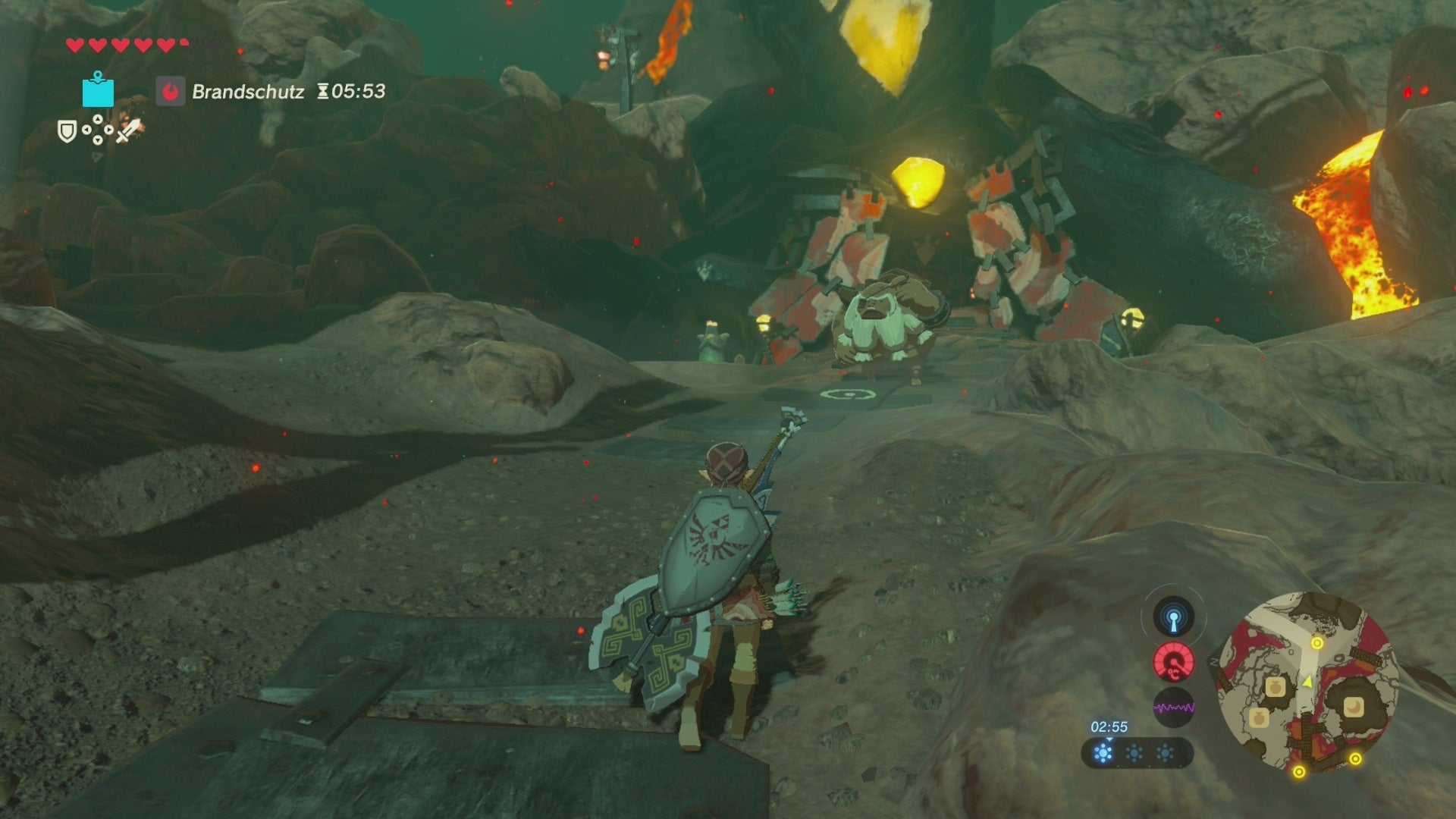Click the hourglass icon next to 05:53
1456x819 pixels.
[x=325, y=90]
